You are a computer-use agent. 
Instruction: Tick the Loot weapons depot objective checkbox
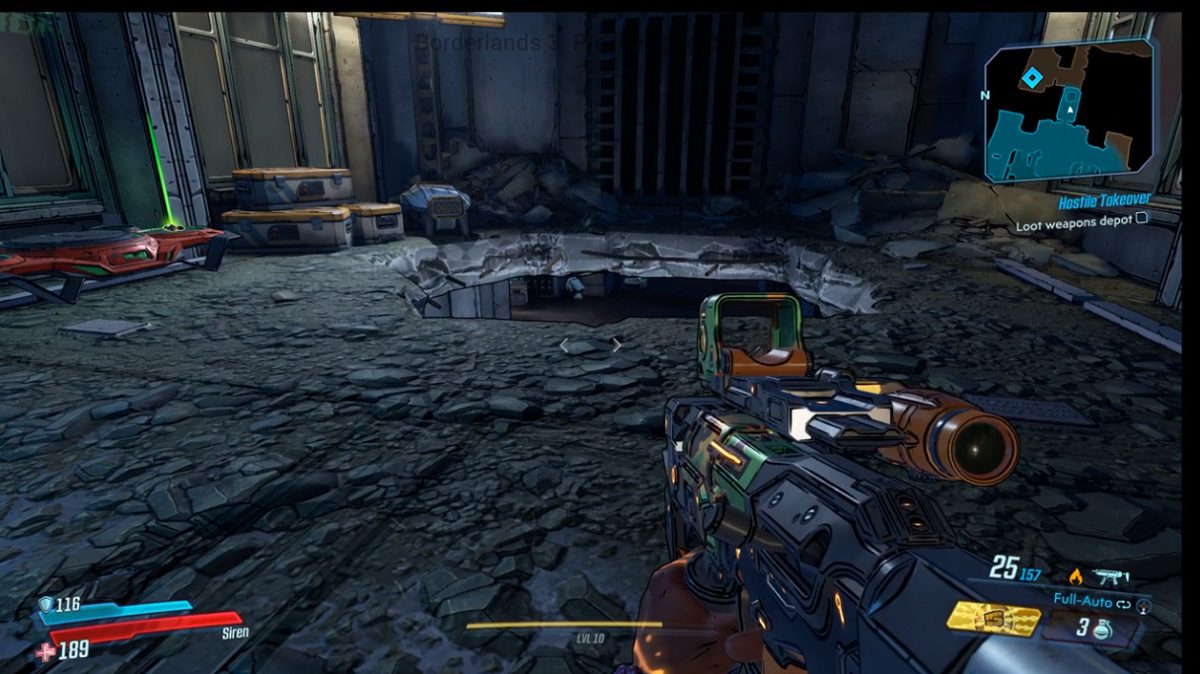(x=1142, y=219)
